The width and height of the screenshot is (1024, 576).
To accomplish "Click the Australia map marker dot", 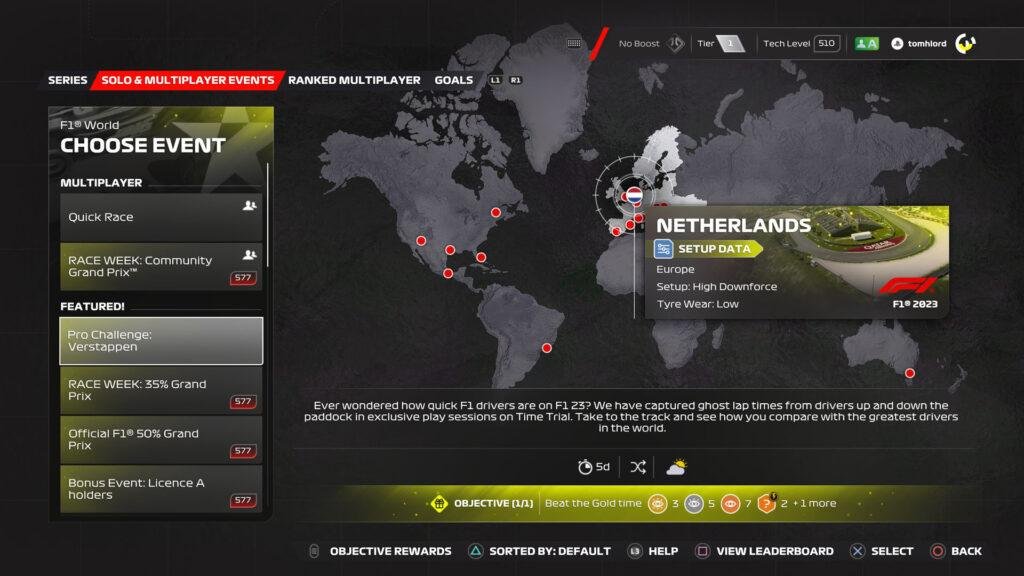I will pos(910,373).
